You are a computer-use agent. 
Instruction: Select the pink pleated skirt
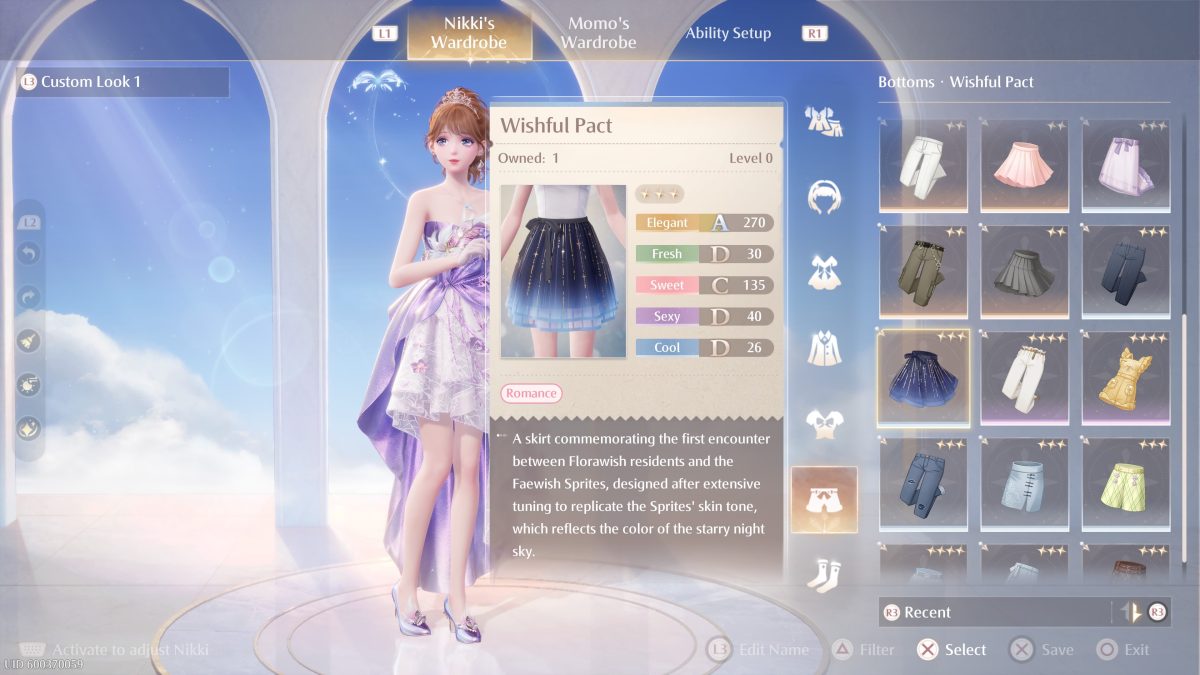coord(1024,165)
